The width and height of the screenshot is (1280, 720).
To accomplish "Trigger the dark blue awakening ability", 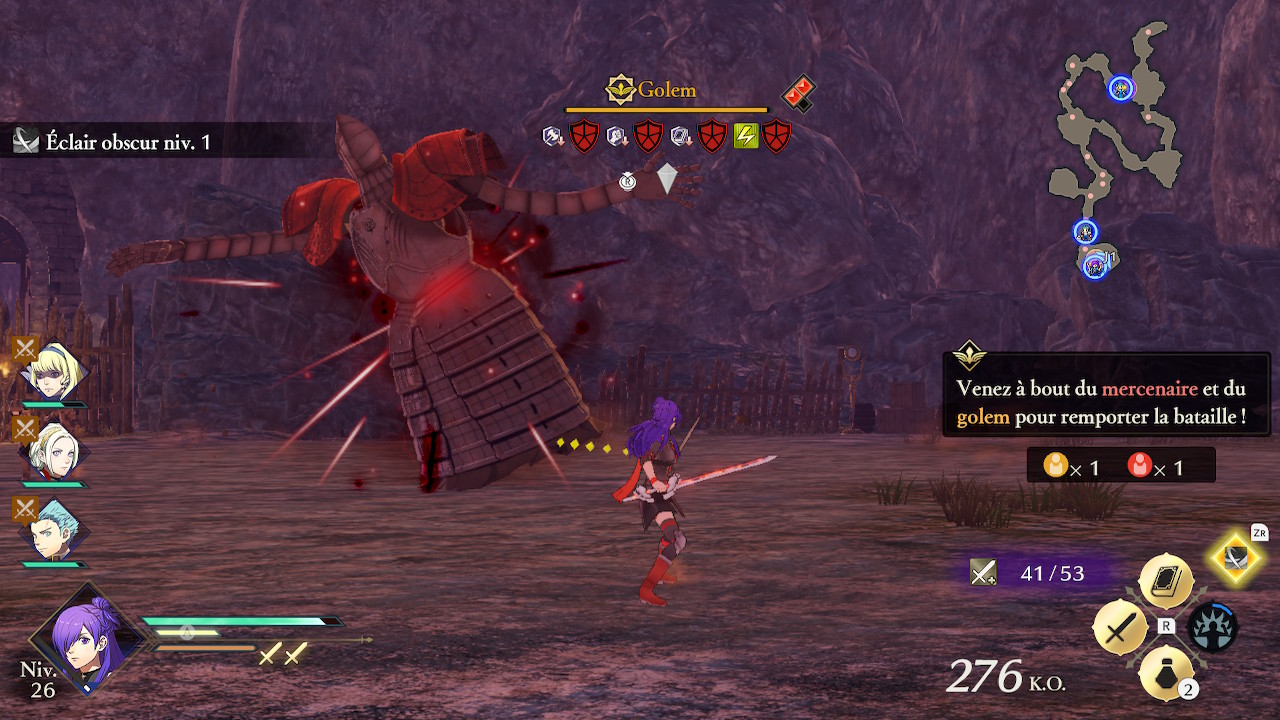I will (x=1212, y=628).
